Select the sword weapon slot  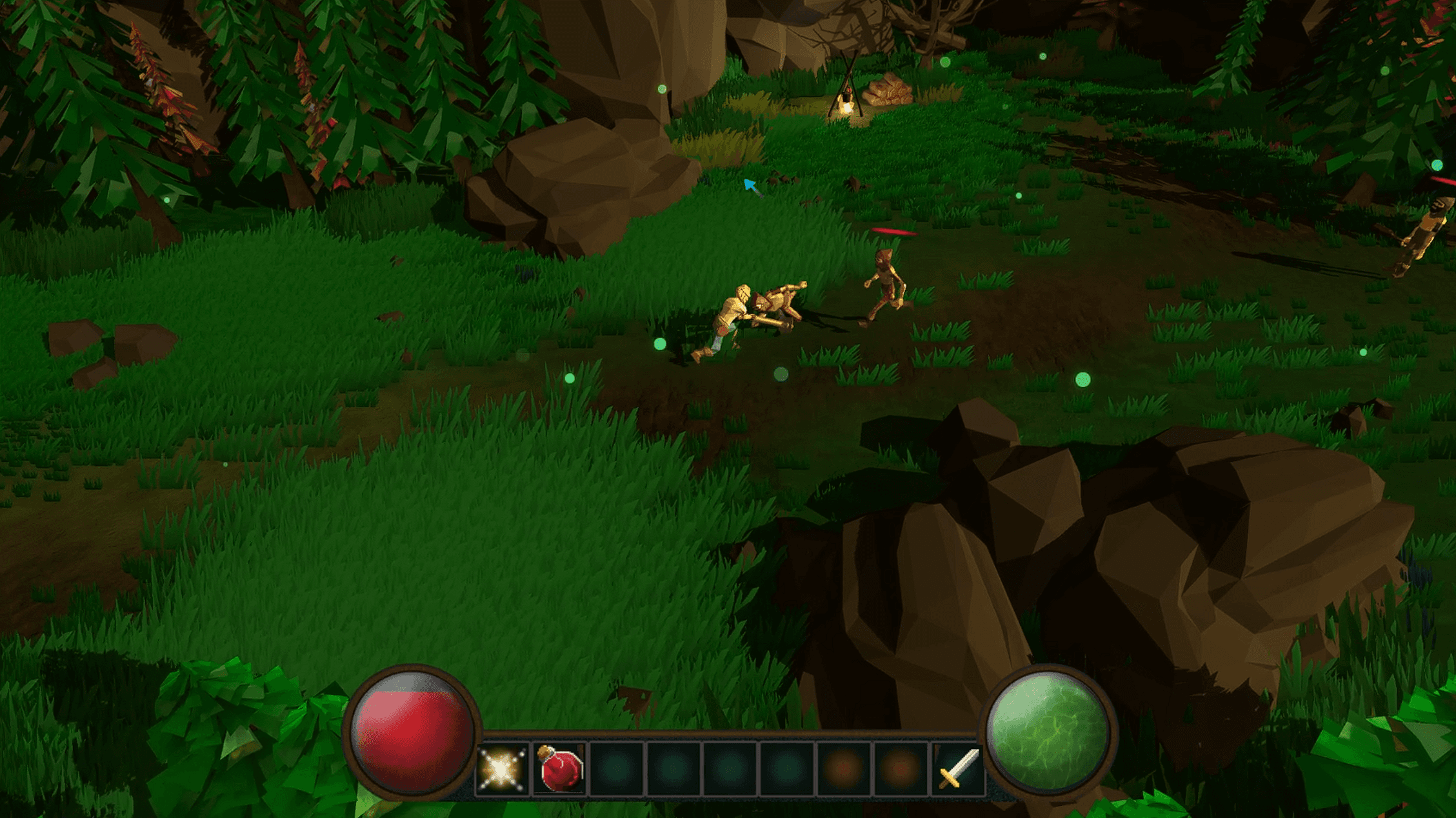click(959, 769)
